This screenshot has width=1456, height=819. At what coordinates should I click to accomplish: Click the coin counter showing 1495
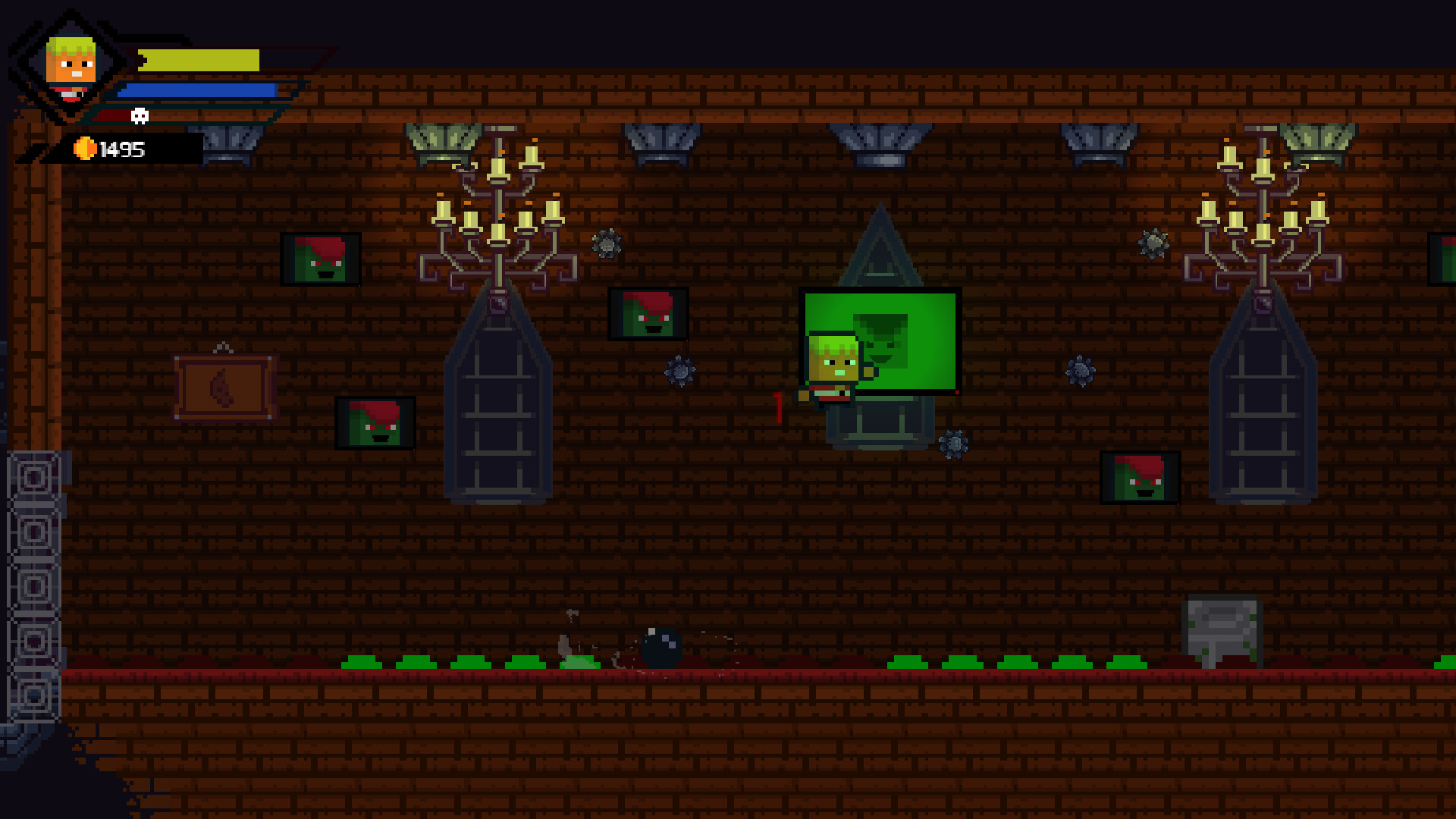point(121,149)
